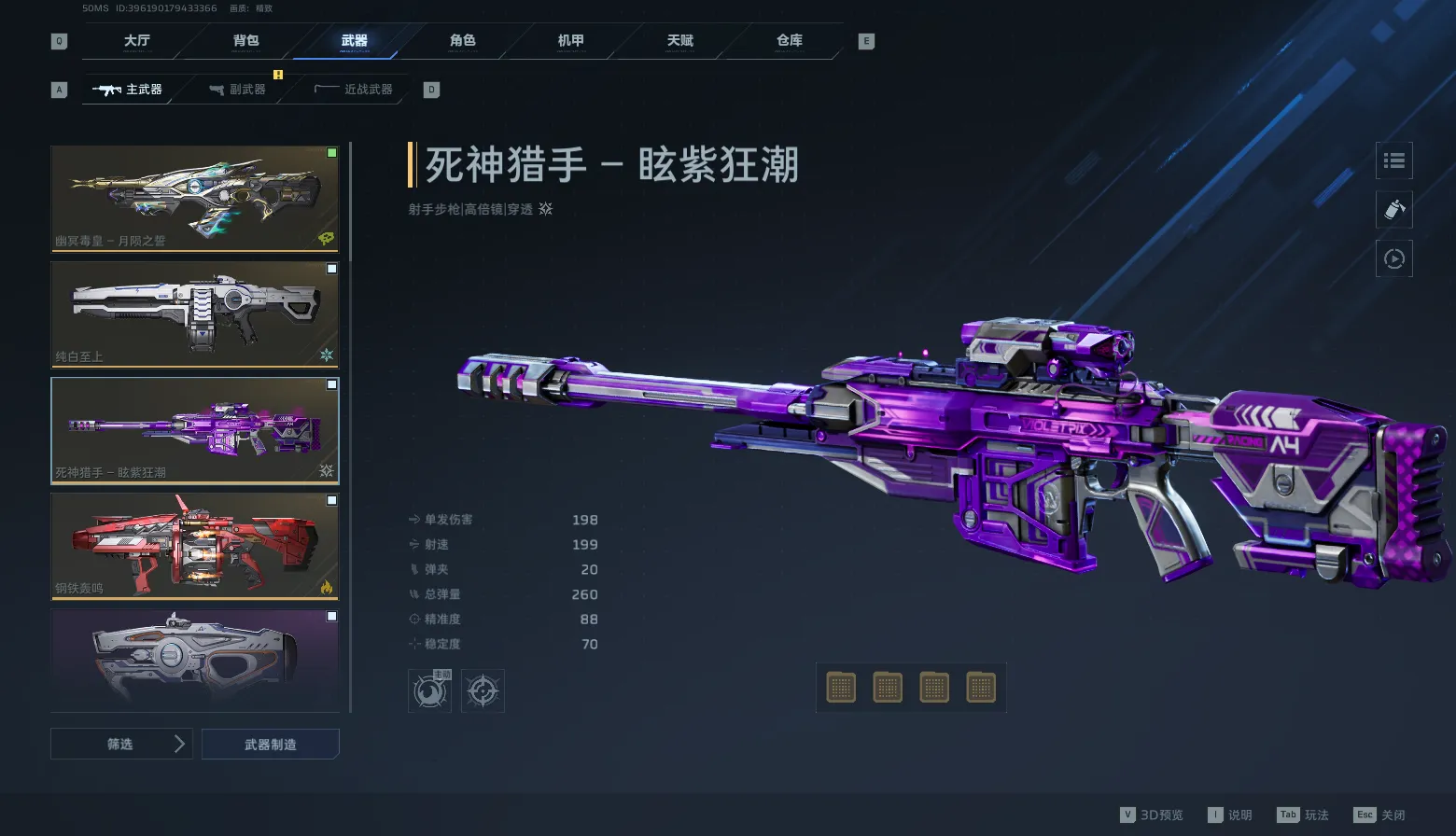
Task: View the 近战武器 melee weapons category
Action: [355, 90]
